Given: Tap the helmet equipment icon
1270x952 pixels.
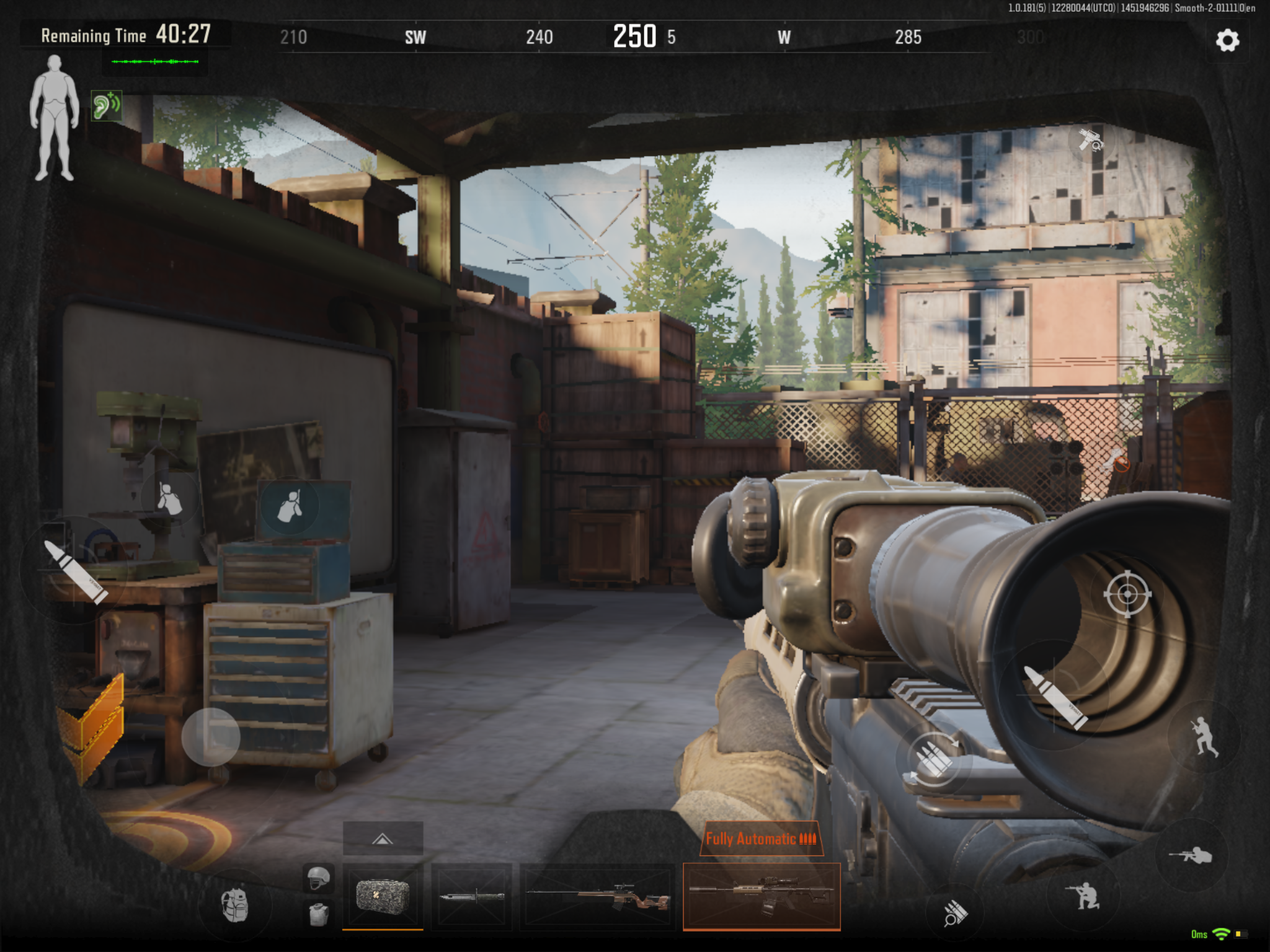Looking at the screenshot, I should [319, 878].
